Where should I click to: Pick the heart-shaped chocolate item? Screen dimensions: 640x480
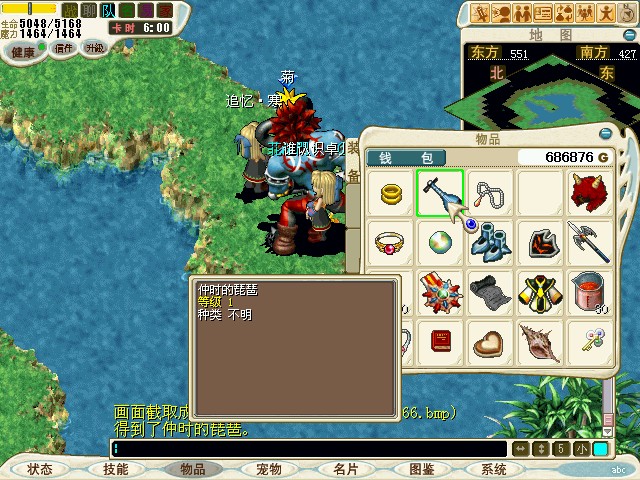[x=490, y=343]
